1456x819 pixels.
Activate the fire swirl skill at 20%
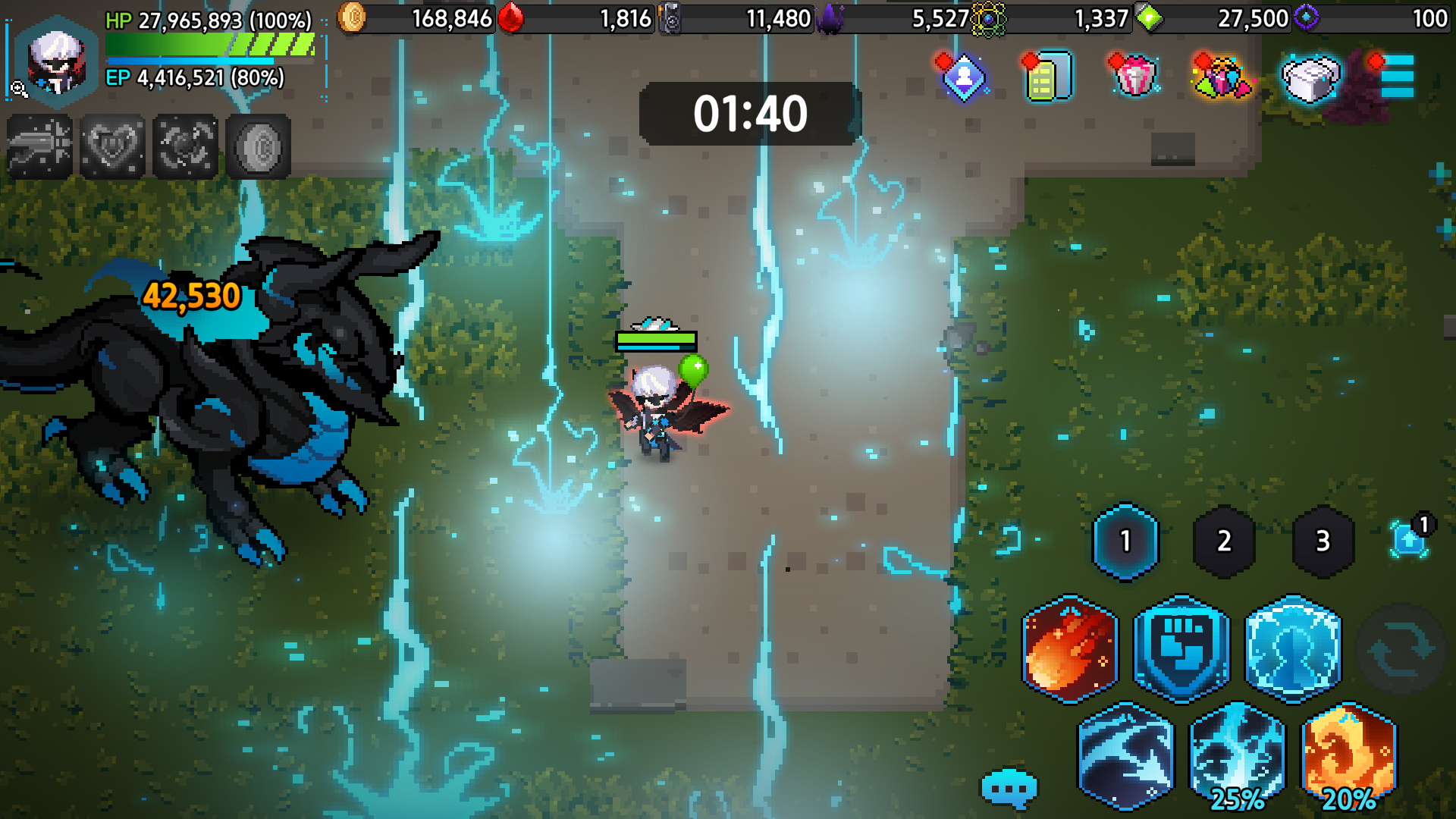[1349, 756]
